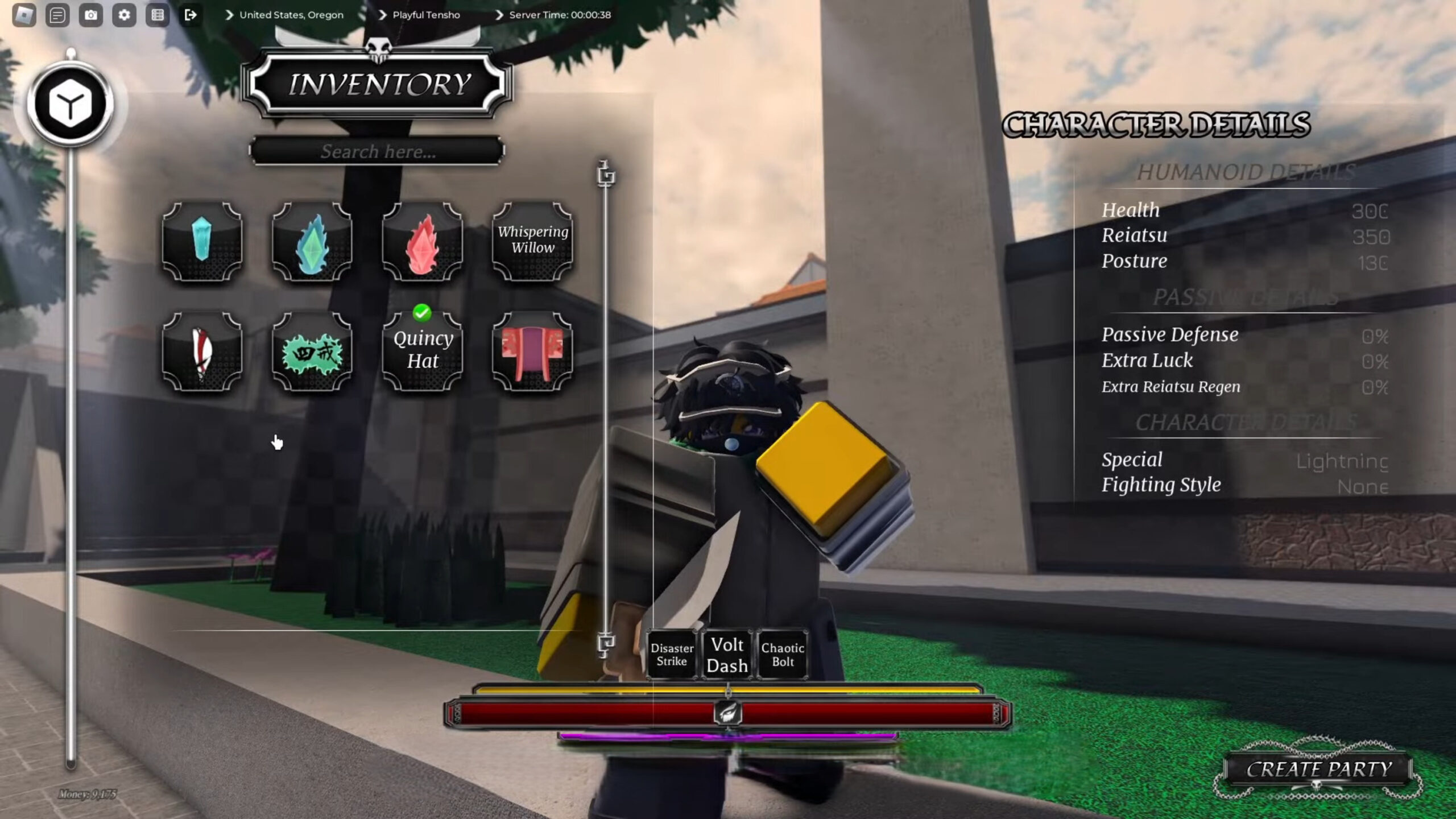
Task: Use the Chaotic Bolt ability
Action: [783, 655]
